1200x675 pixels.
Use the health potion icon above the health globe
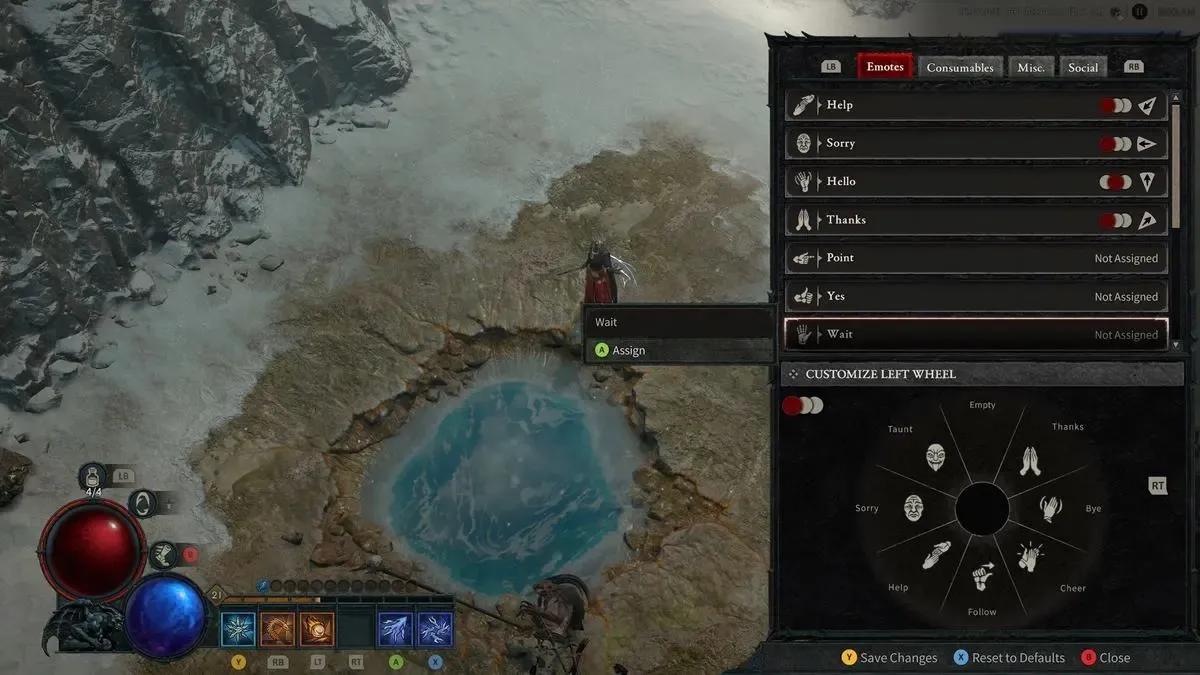(93, 475)
